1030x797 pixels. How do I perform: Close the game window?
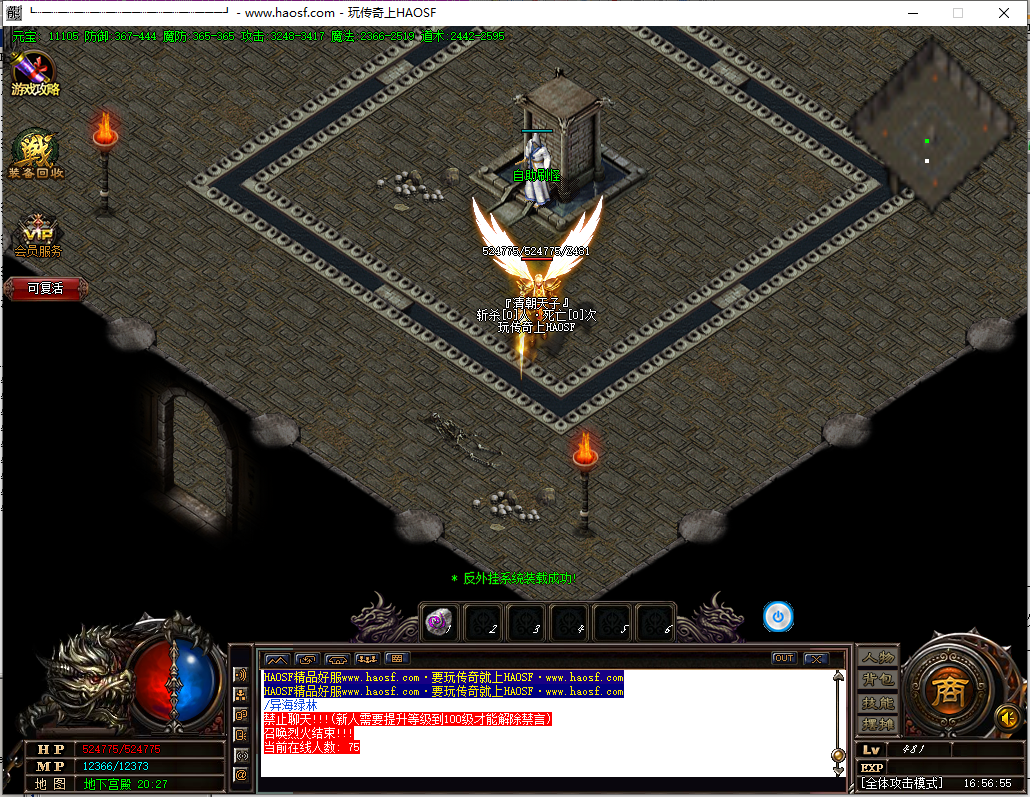coord(1004,13)
